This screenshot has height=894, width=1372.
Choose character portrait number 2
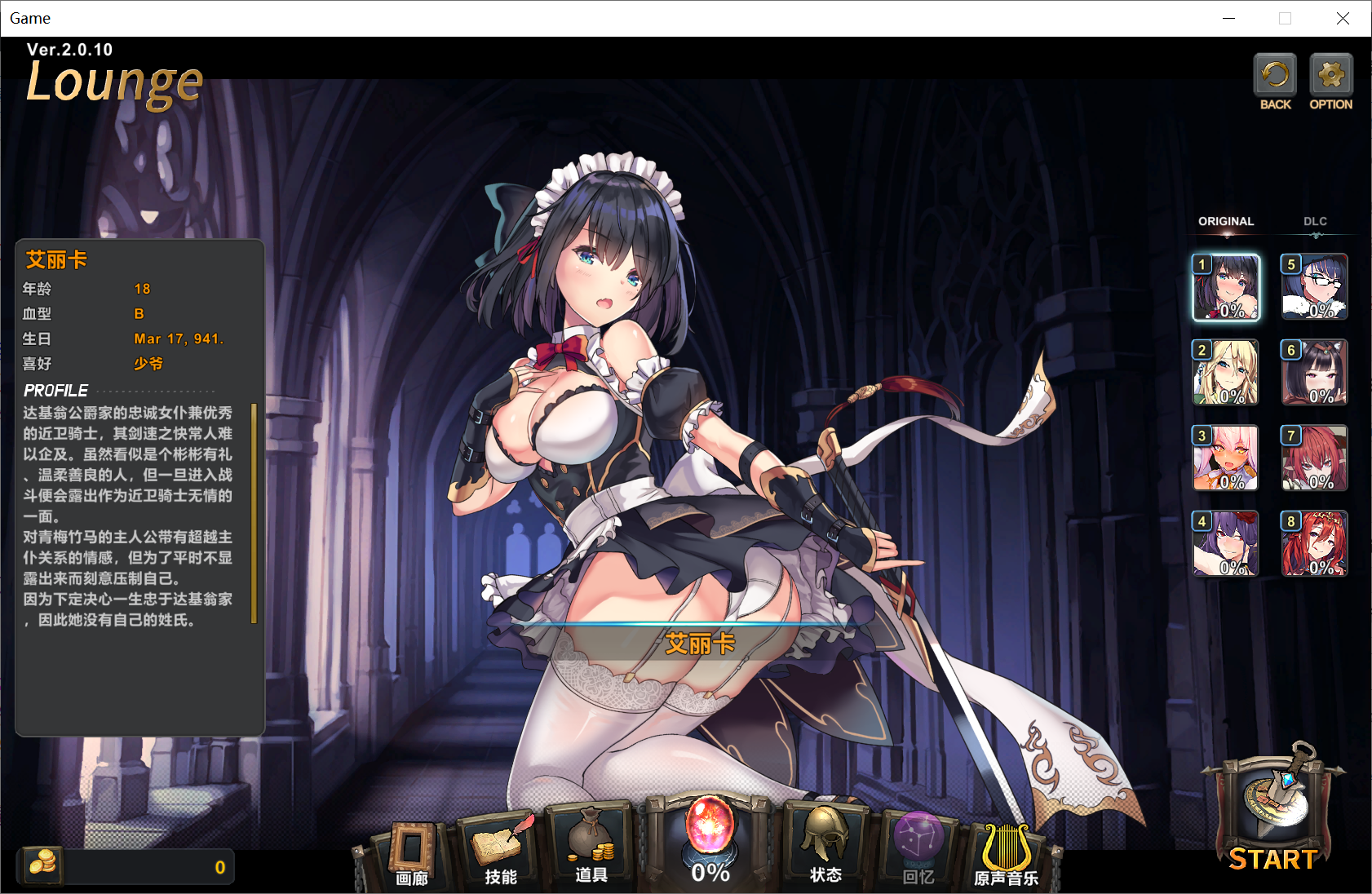pyautogui.click(x=1226, y=373)
